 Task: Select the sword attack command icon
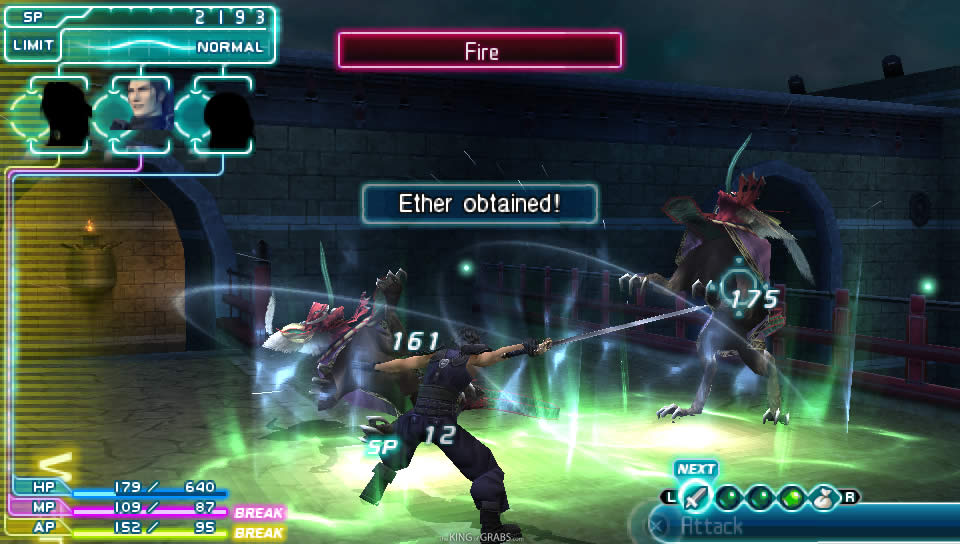(x=697, y=496)
